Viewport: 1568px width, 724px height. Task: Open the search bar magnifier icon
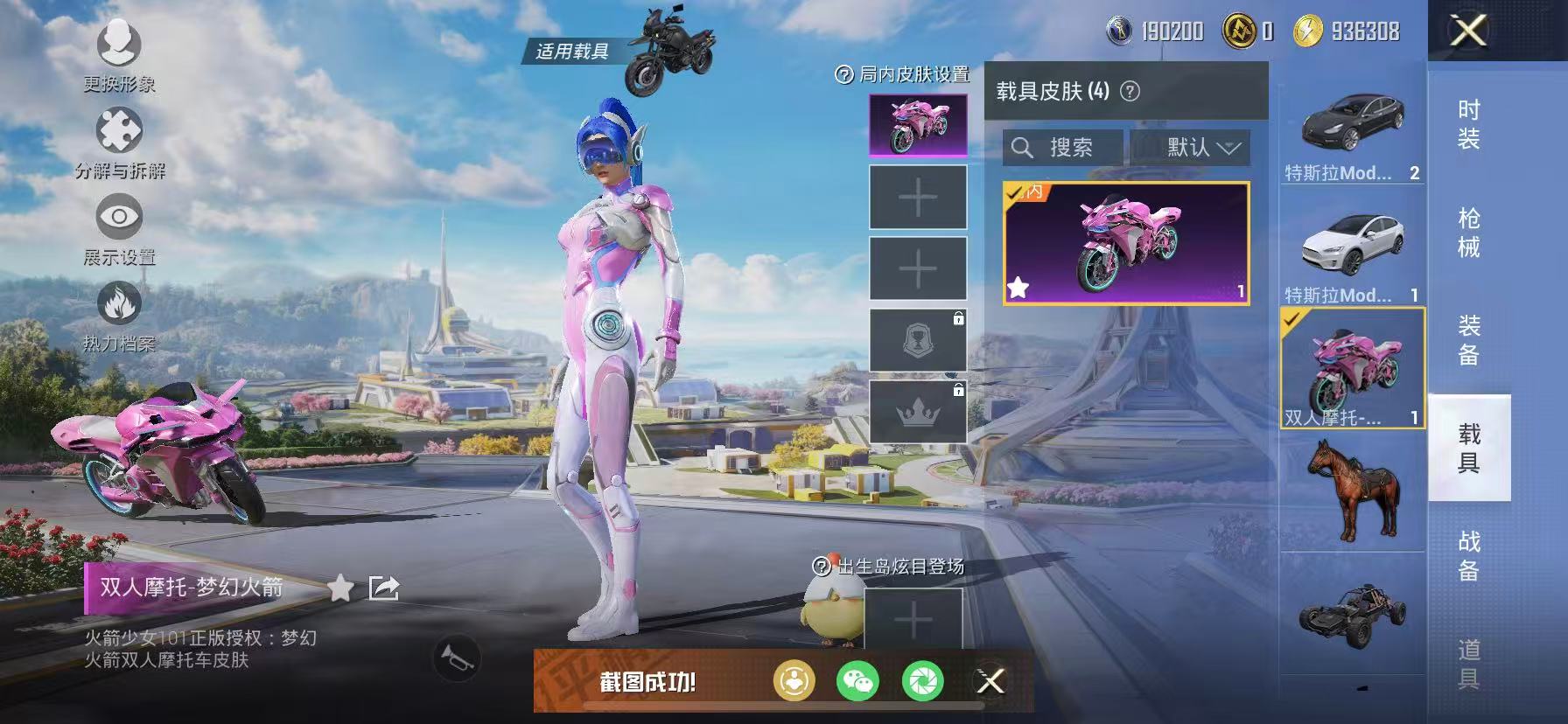tap(1022, 147)
